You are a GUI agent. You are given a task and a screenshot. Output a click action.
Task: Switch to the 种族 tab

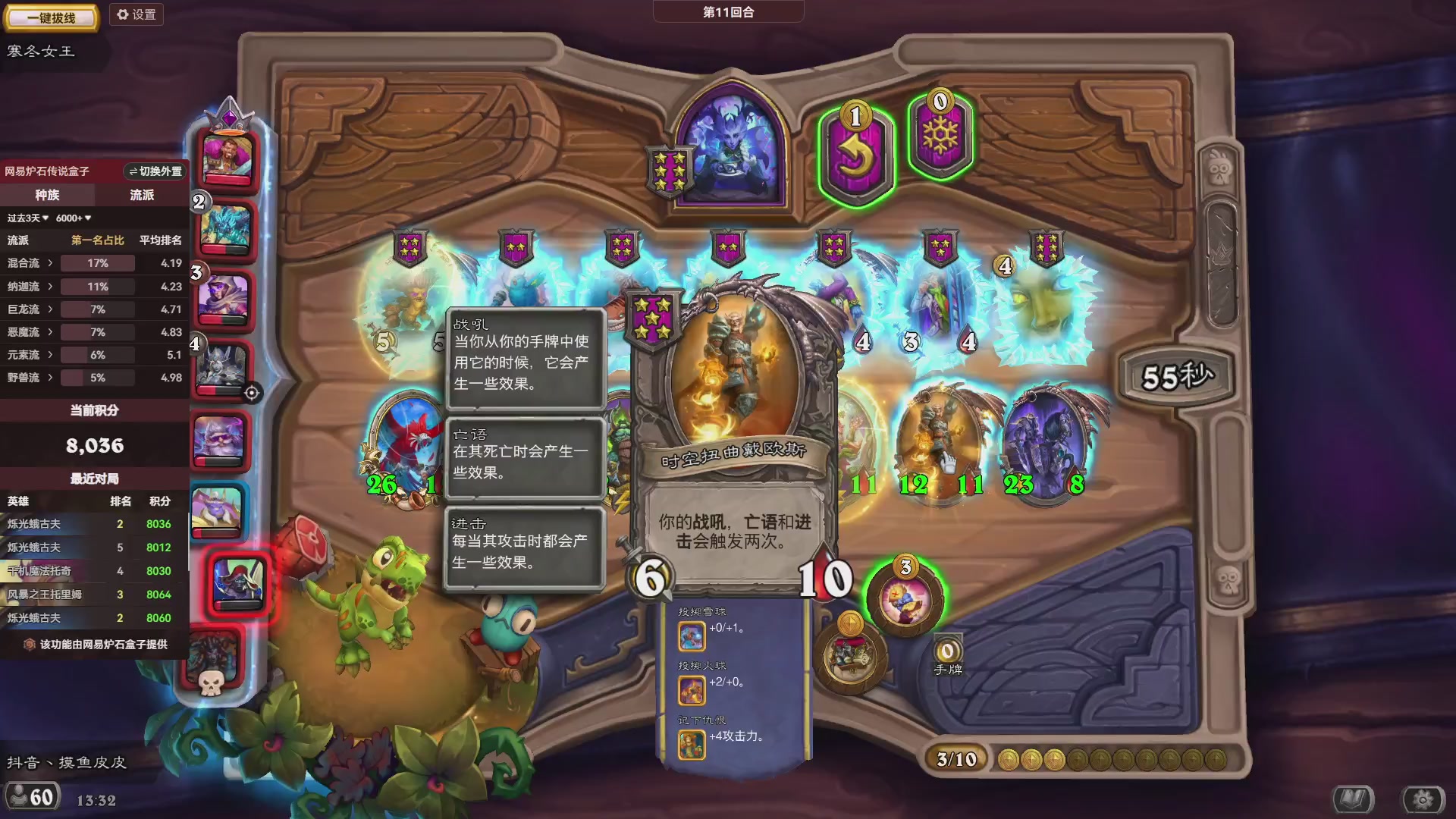47,195
